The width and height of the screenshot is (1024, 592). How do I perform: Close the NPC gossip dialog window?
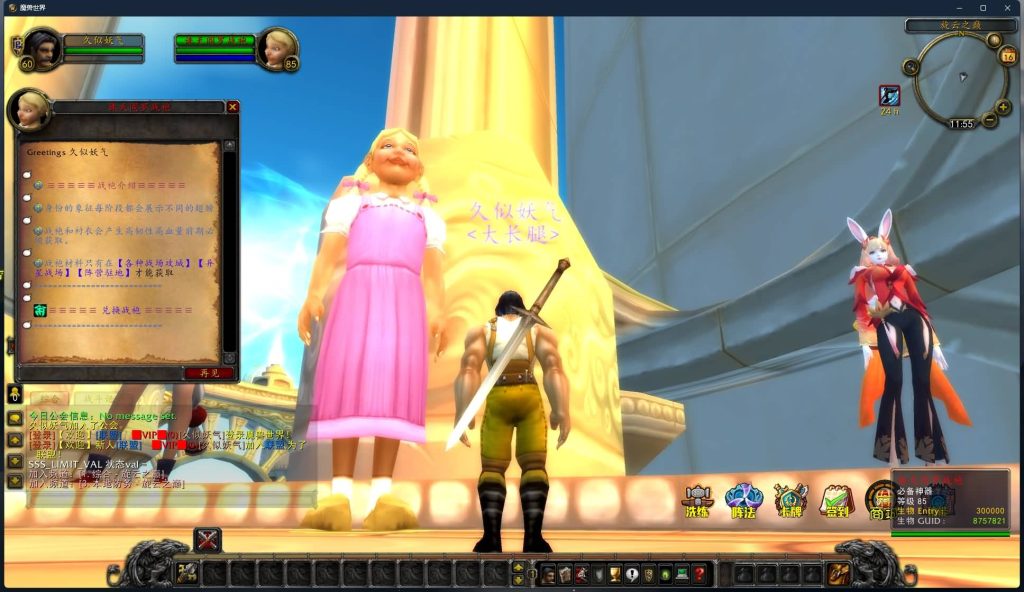(x=232, y=107)
